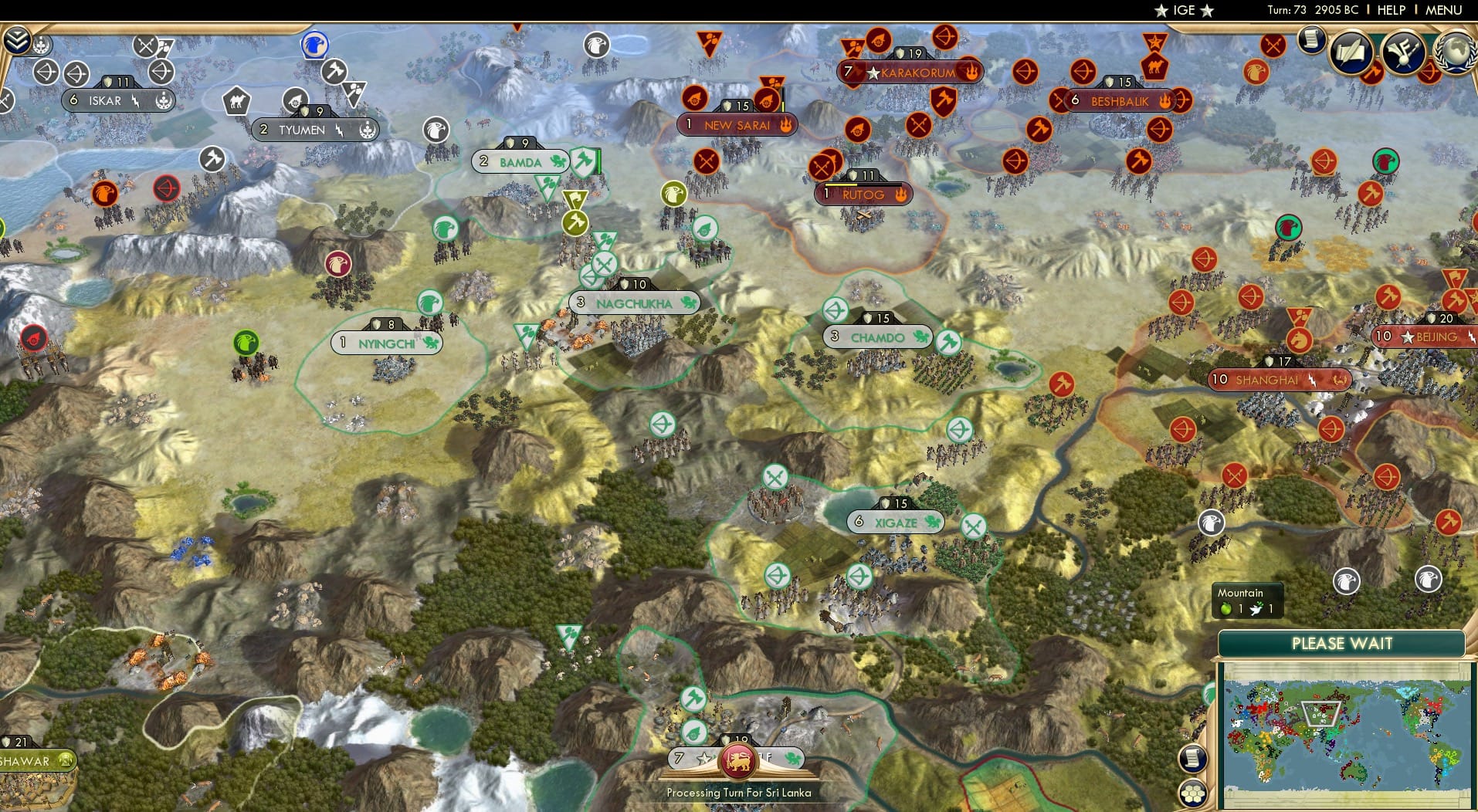Open the HELP screen
1478x812 pixels.
1392,10
